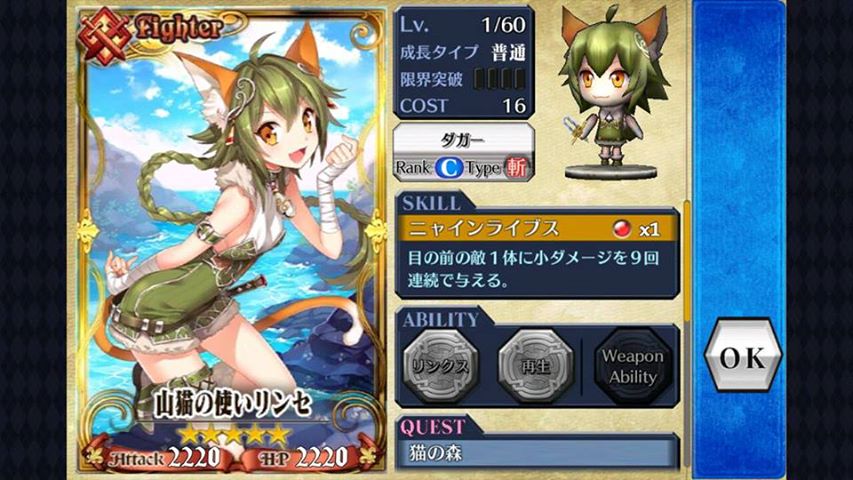Viewport: 853px width, 480px height.
Task: Open the 猫の森 quest entry
Action: (x=537, y=452)
